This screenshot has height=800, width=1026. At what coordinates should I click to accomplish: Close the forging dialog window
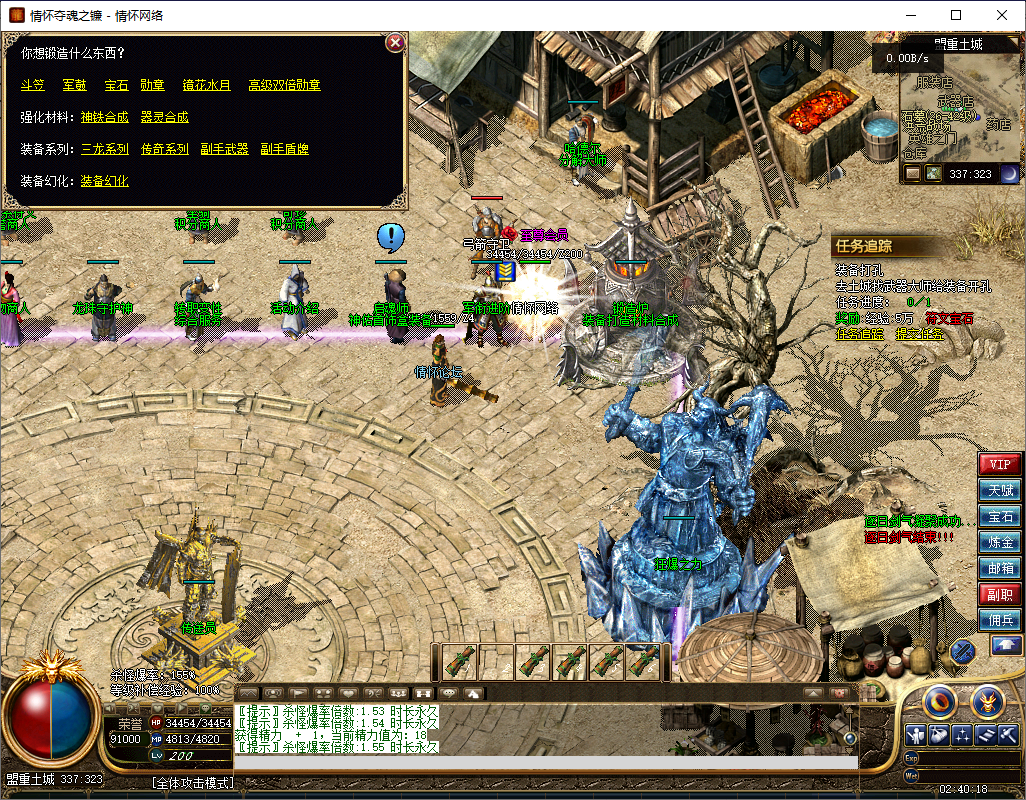pos(395,43)
